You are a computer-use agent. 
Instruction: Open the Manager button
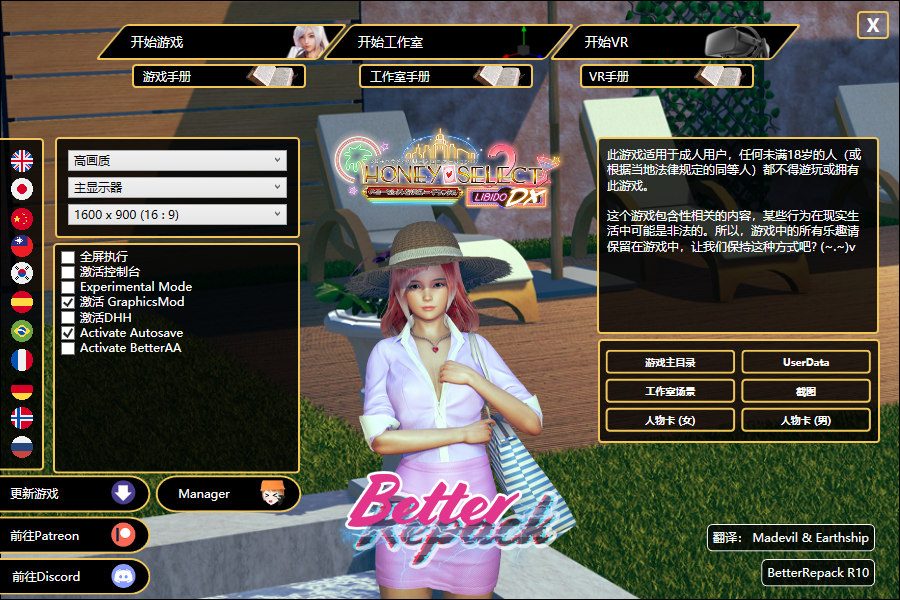[x=228, y=494]
